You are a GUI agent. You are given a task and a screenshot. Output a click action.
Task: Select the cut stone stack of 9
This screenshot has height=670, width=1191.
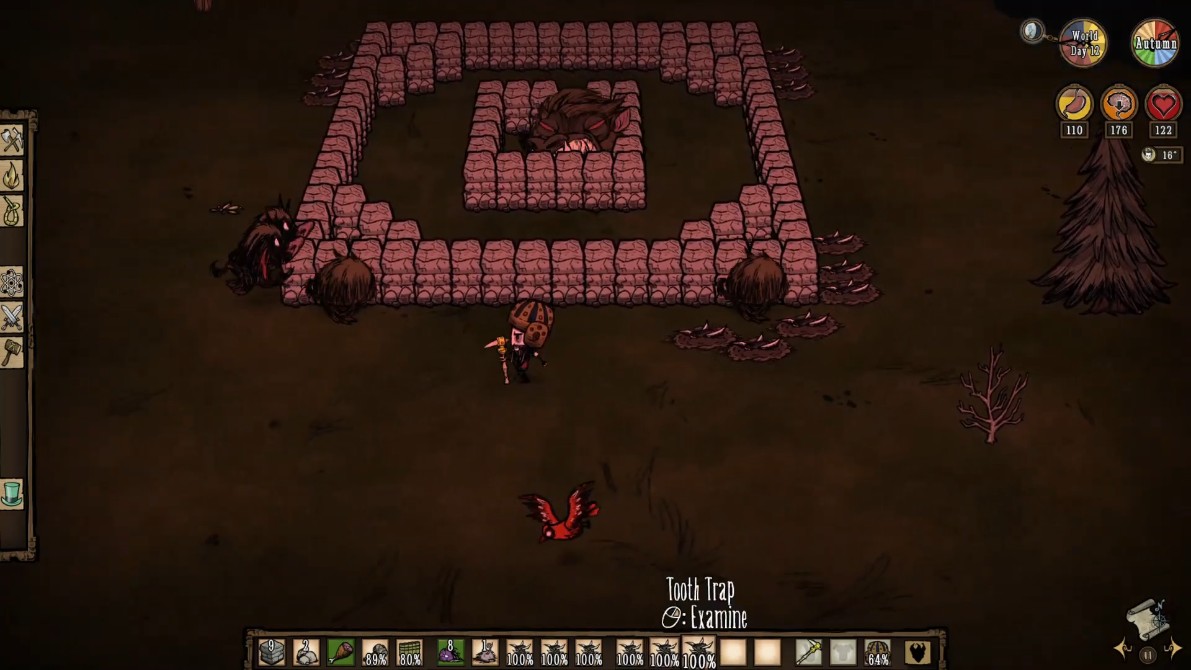tap(271, 652)
